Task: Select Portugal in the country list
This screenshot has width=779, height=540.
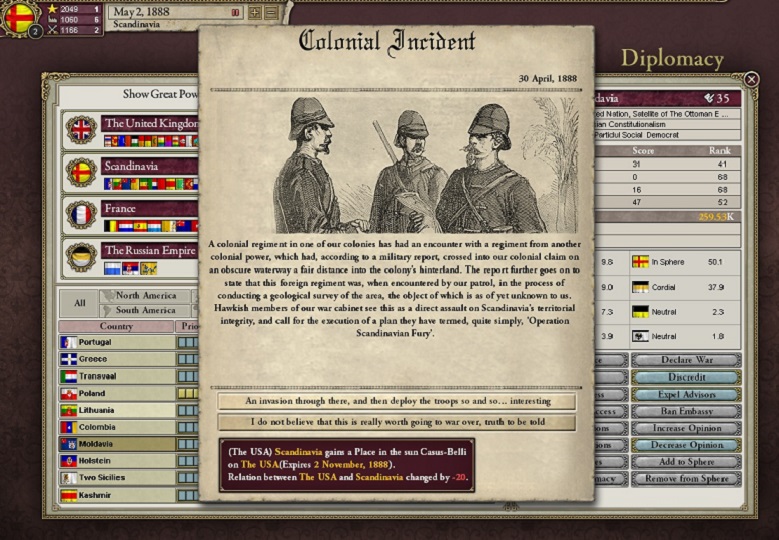Action: 115,342
